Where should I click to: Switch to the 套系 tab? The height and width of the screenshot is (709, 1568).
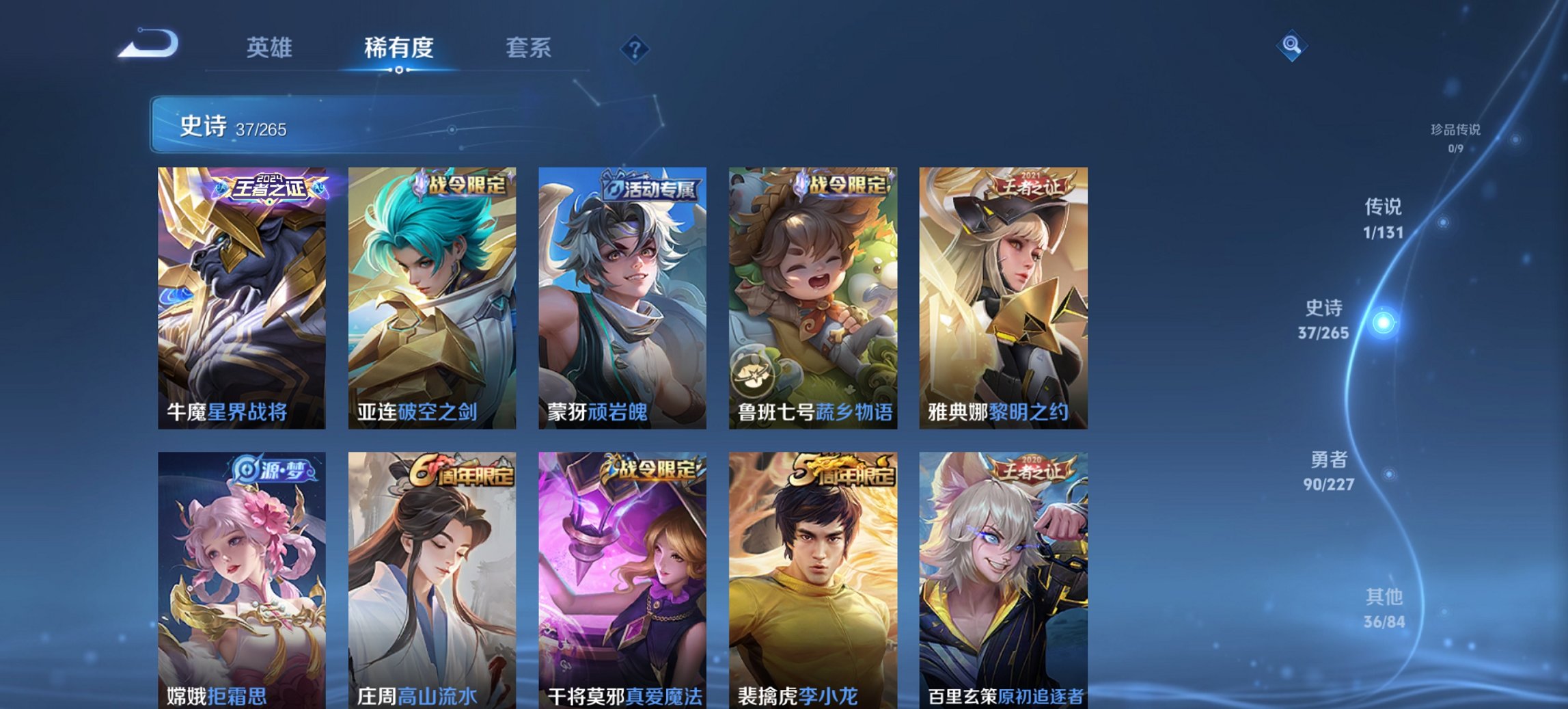click(x=528, y=48)
